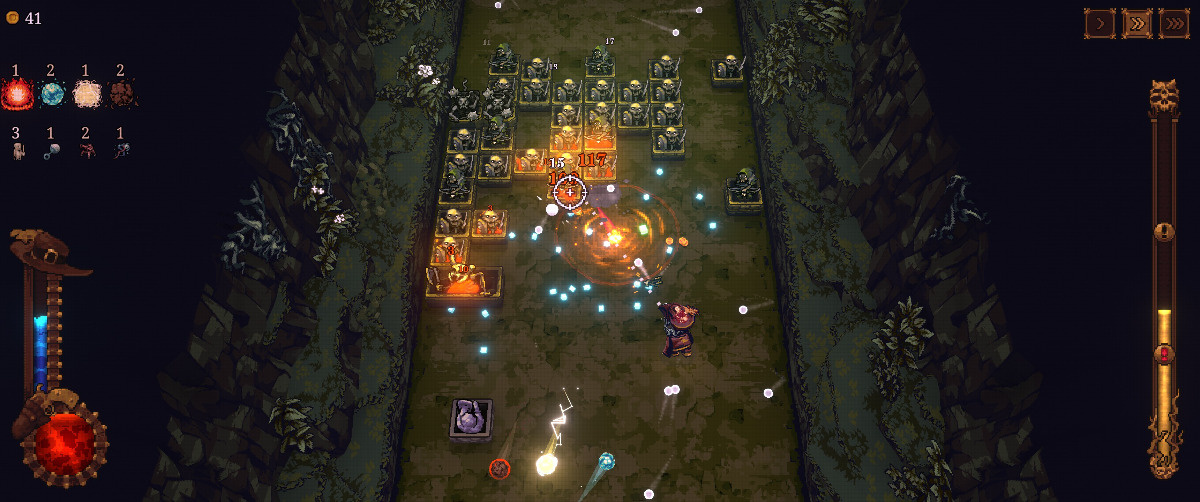Click the exclamation marker on wave progress bar
1200x502 pixels.
coord(1164,232)
